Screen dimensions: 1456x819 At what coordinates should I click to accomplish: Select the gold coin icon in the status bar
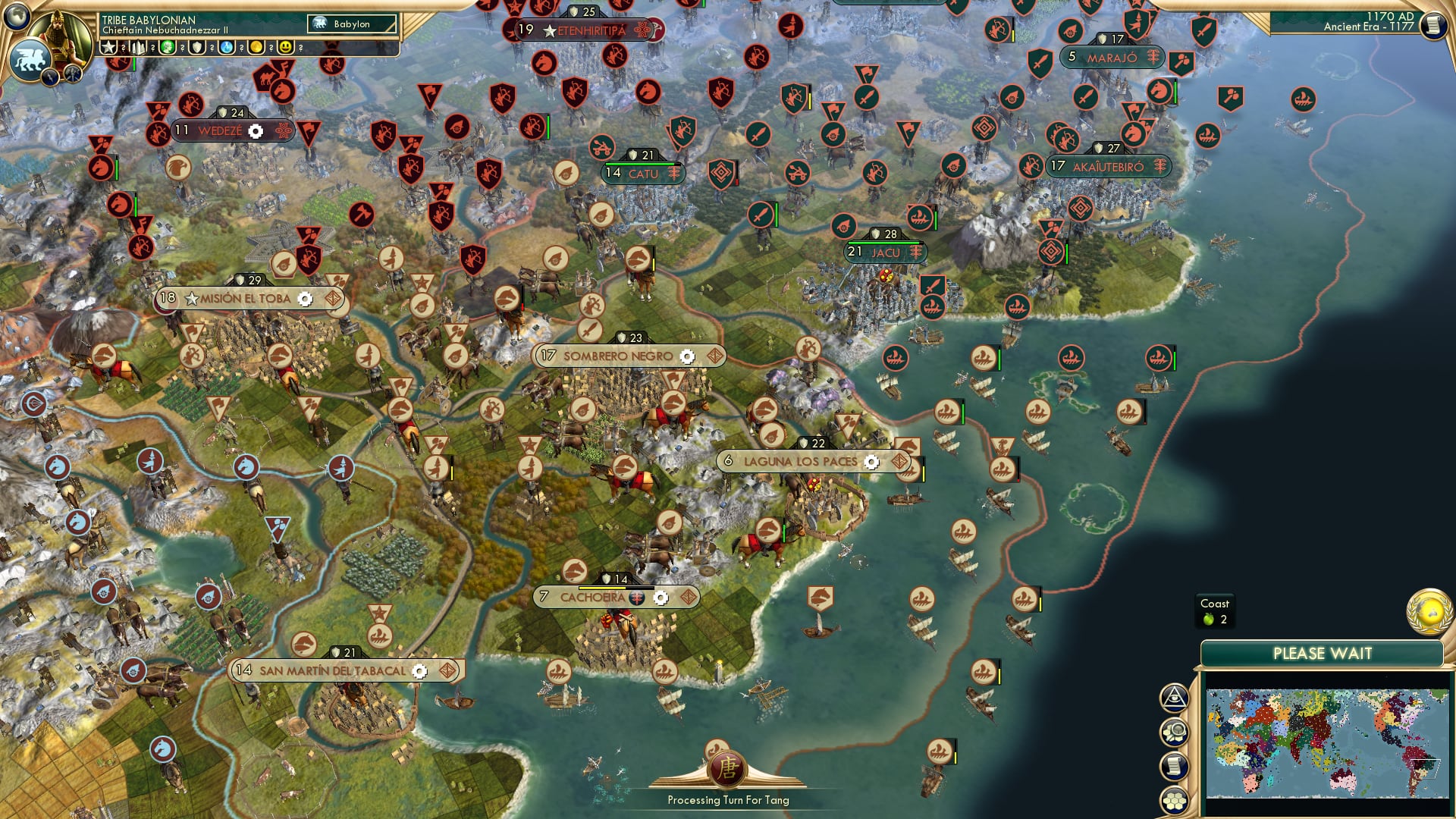[x=258, y=47]
